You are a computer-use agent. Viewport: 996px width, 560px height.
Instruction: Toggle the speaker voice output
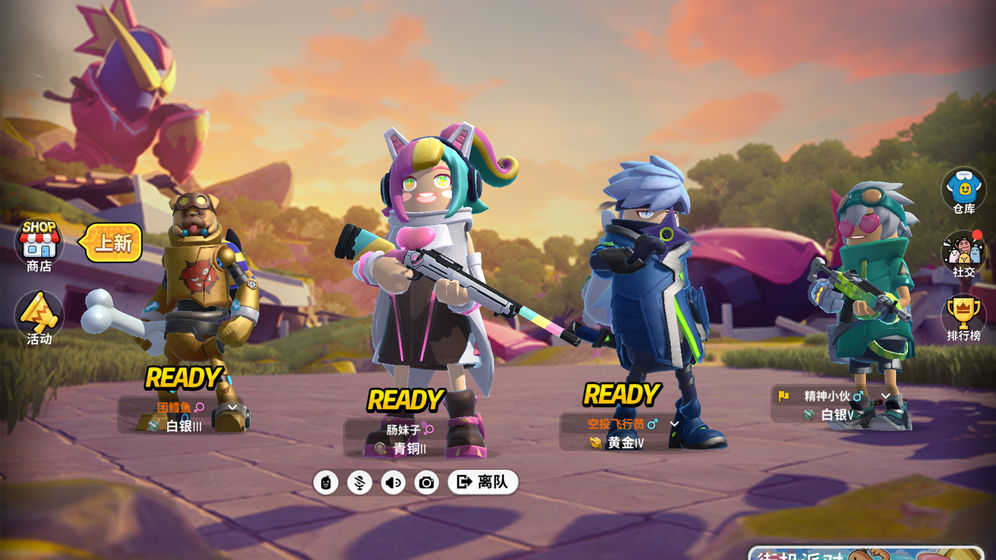click(x=393, y=483)
